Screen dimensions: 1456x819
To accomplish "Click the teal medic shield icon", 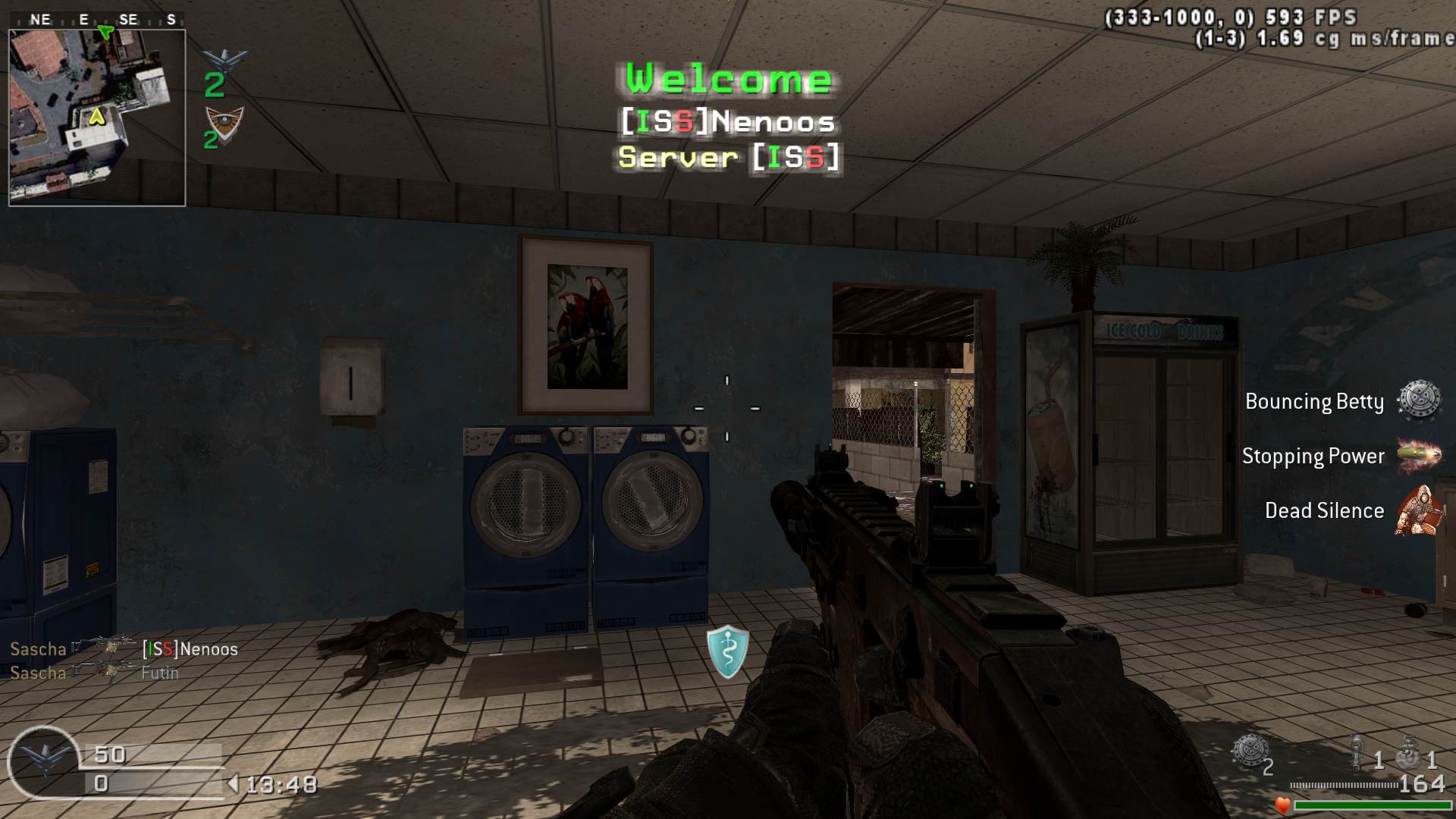I will (728, 651).
